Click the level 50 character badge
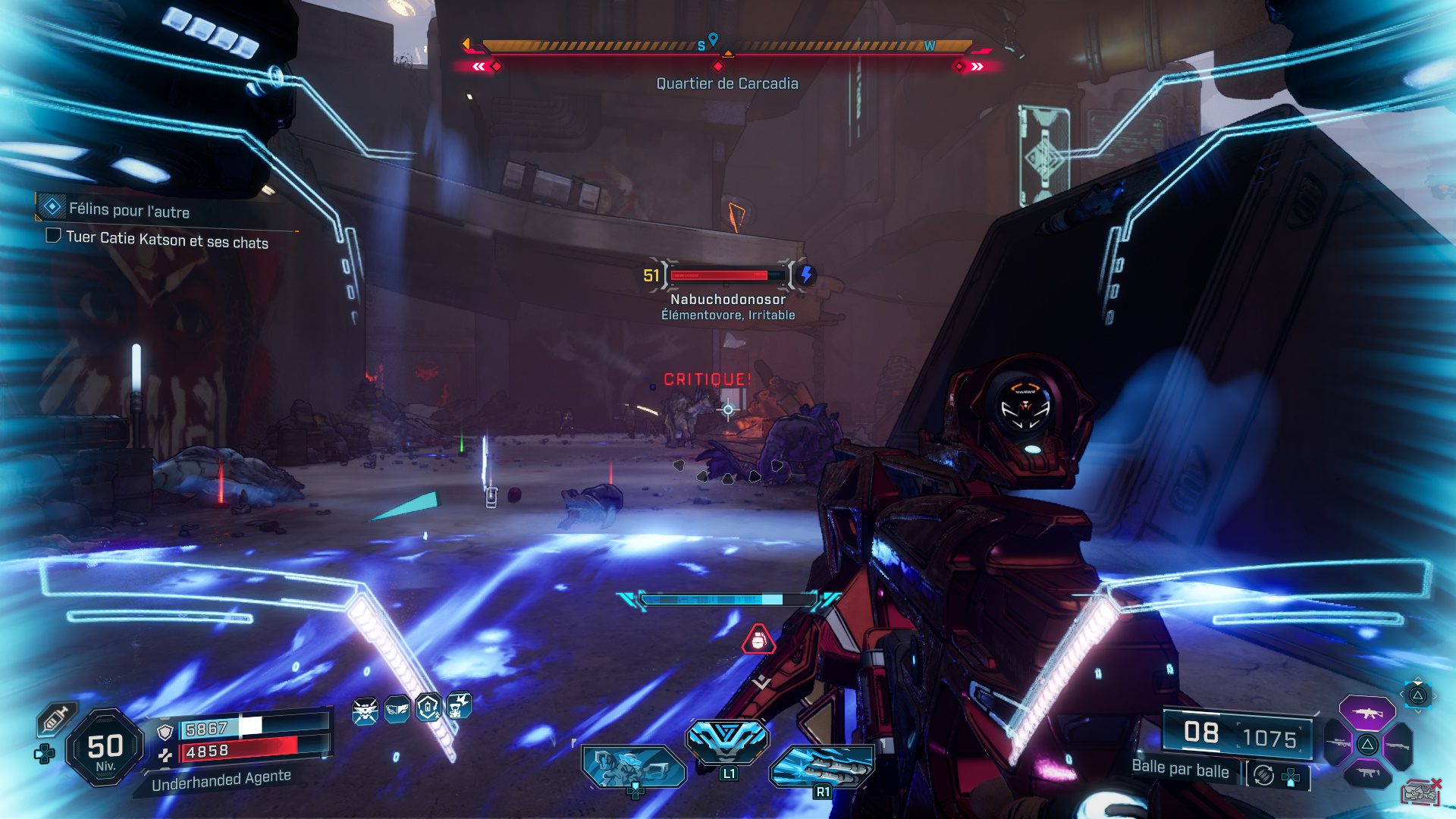Image resolution: width=1456 pixels, height=819 pixels. click(105, 748)
